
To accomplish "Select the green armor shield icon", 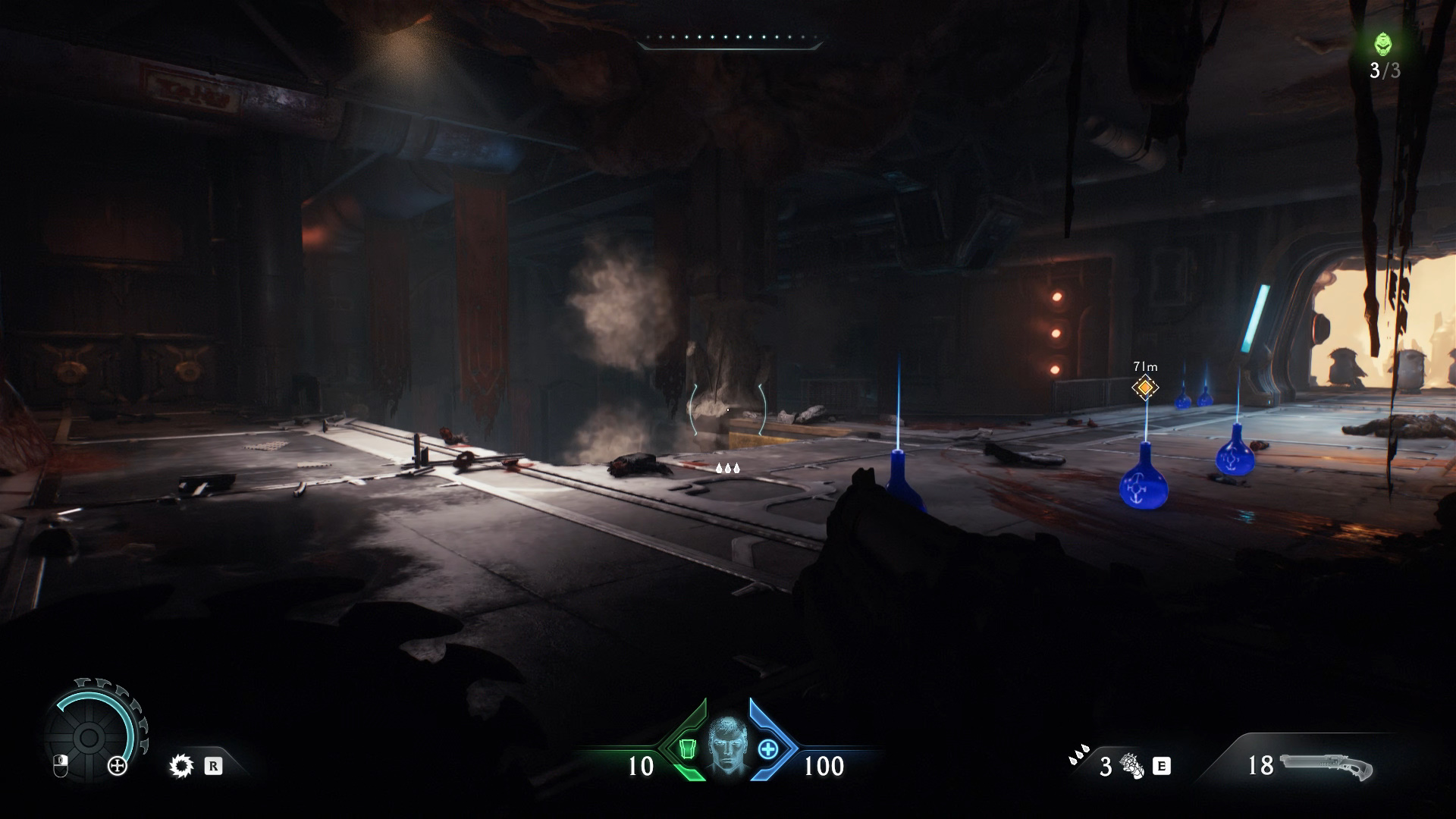I will (x=687, y=749).
